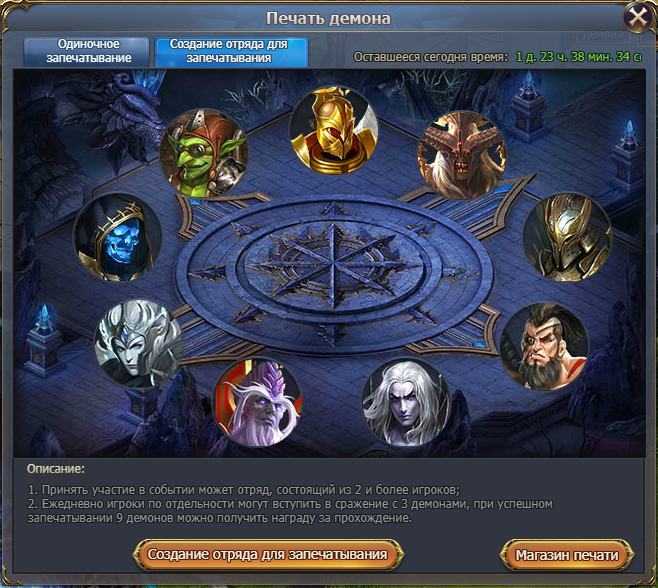Open the Магазин печати shop

(566, 554)
